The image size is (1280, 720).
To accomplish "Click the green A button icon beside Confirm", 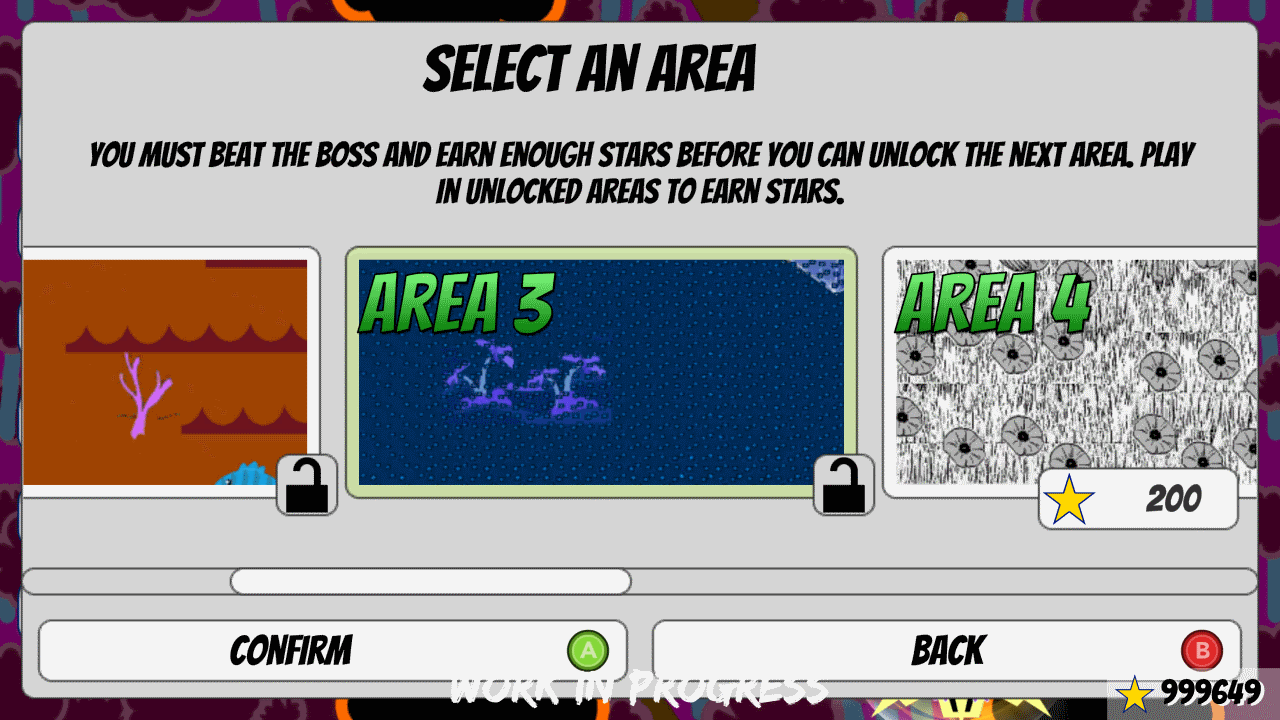I will pyautogui.click(x=588, y=650).
